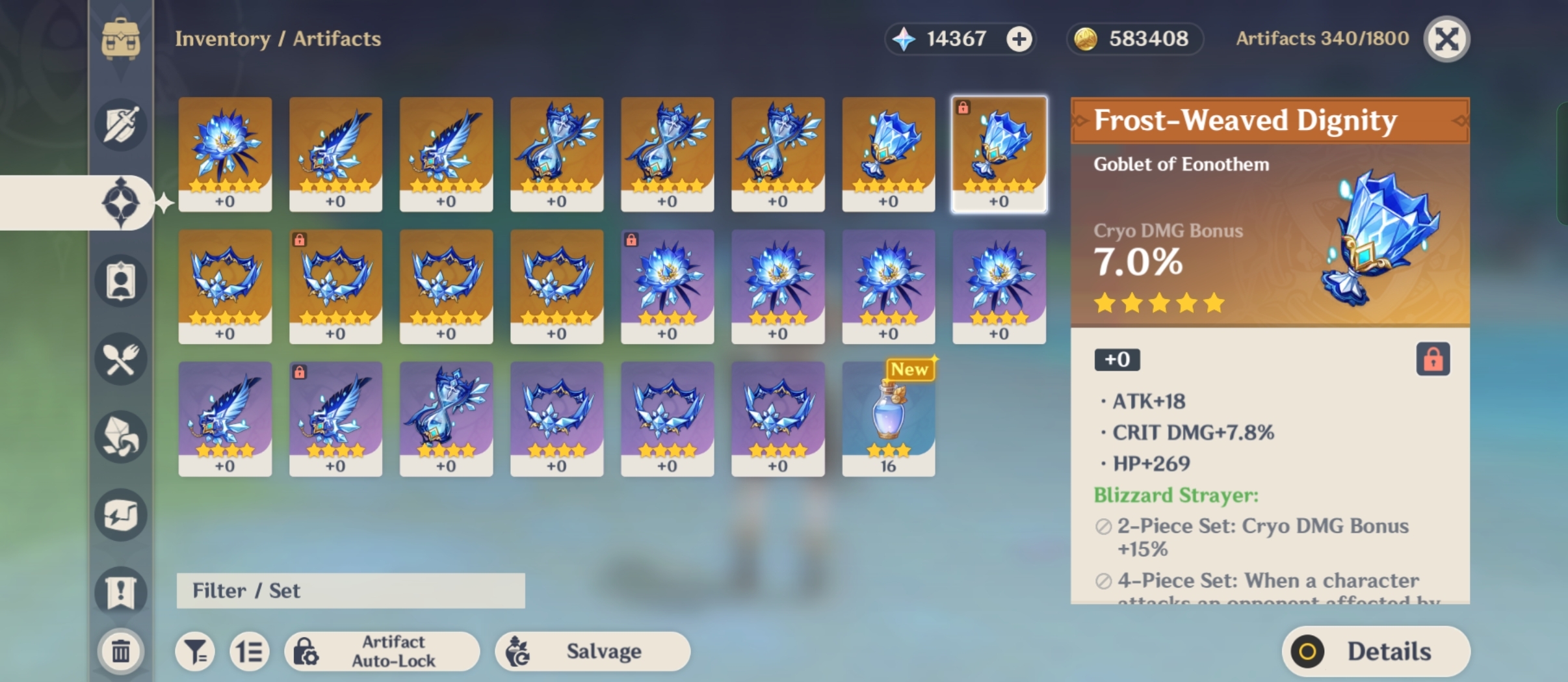Open the weapons tab in the left sidebar

pos(121,124)
